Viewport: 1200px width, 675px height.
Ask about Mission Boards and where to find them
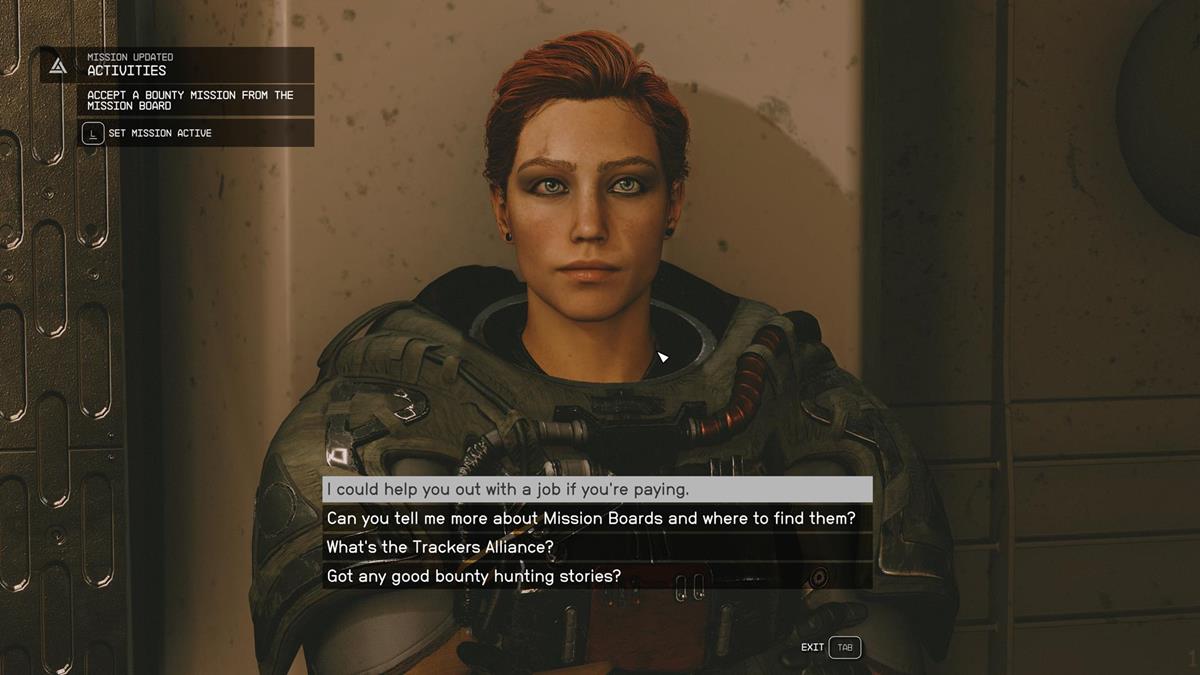(596, 519)
